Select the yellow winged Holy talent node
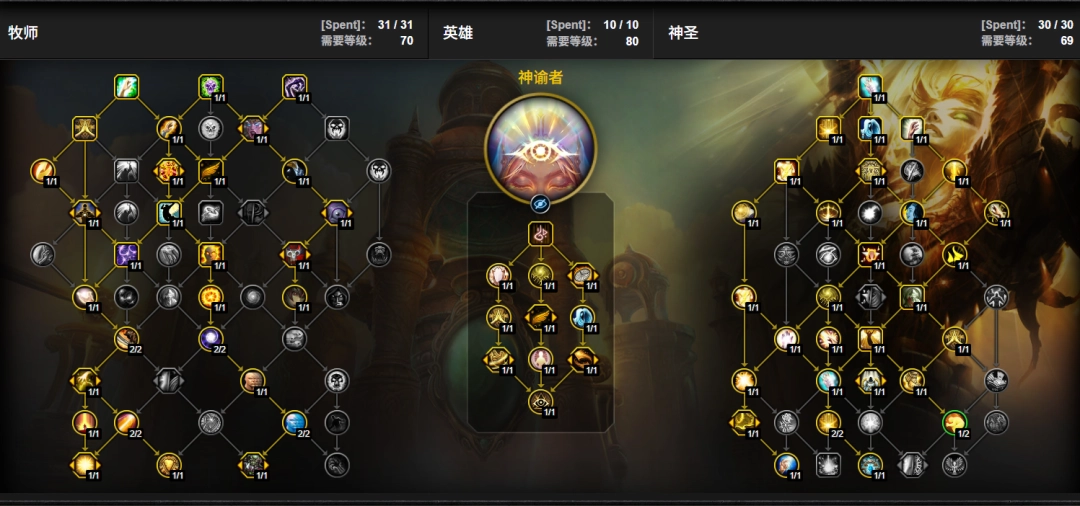Image resolution: width=1080 pixels, height=506 pixels. tap(954, 254)
